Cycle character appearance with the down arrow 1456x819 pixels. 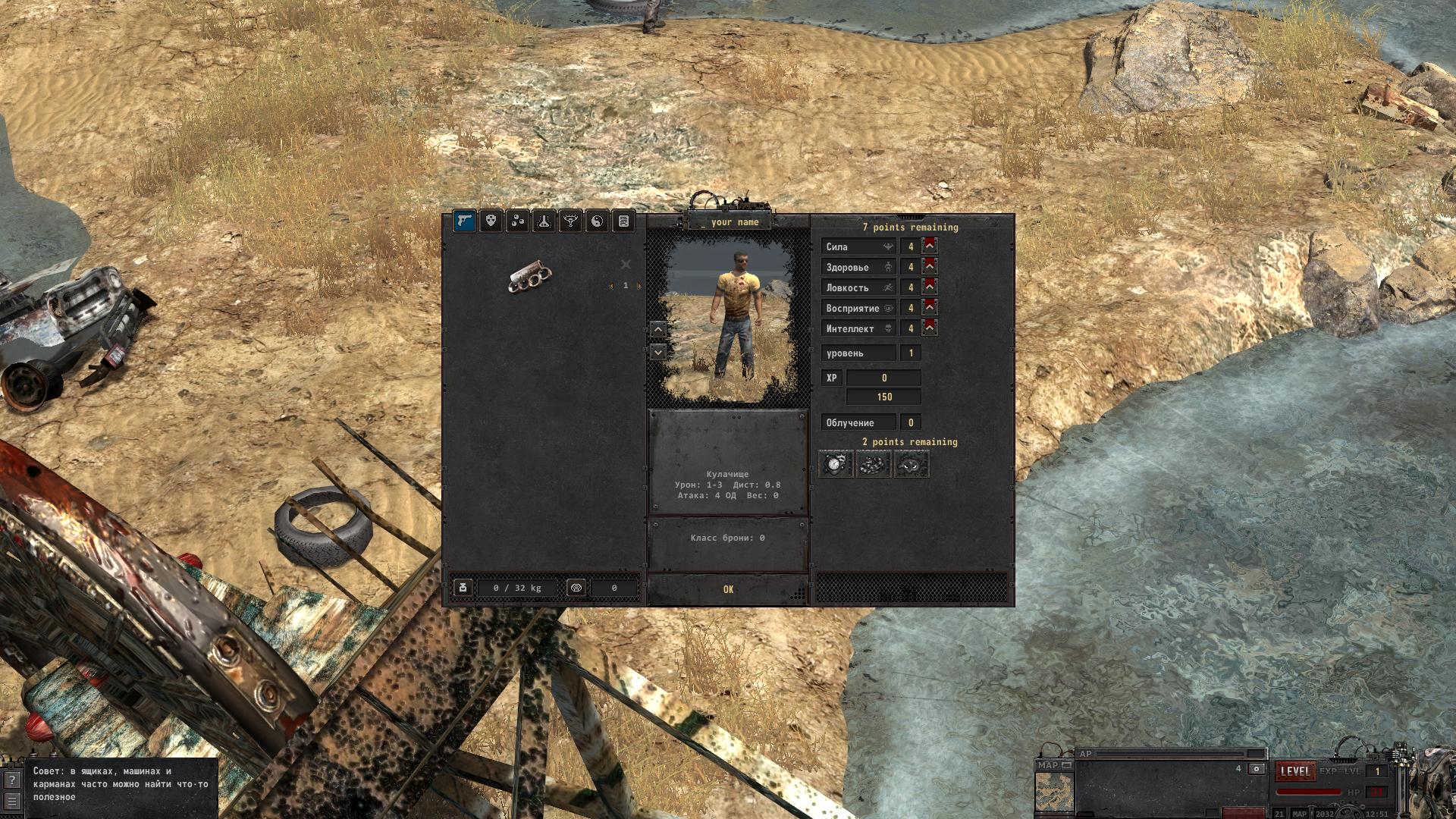[658, 352]
